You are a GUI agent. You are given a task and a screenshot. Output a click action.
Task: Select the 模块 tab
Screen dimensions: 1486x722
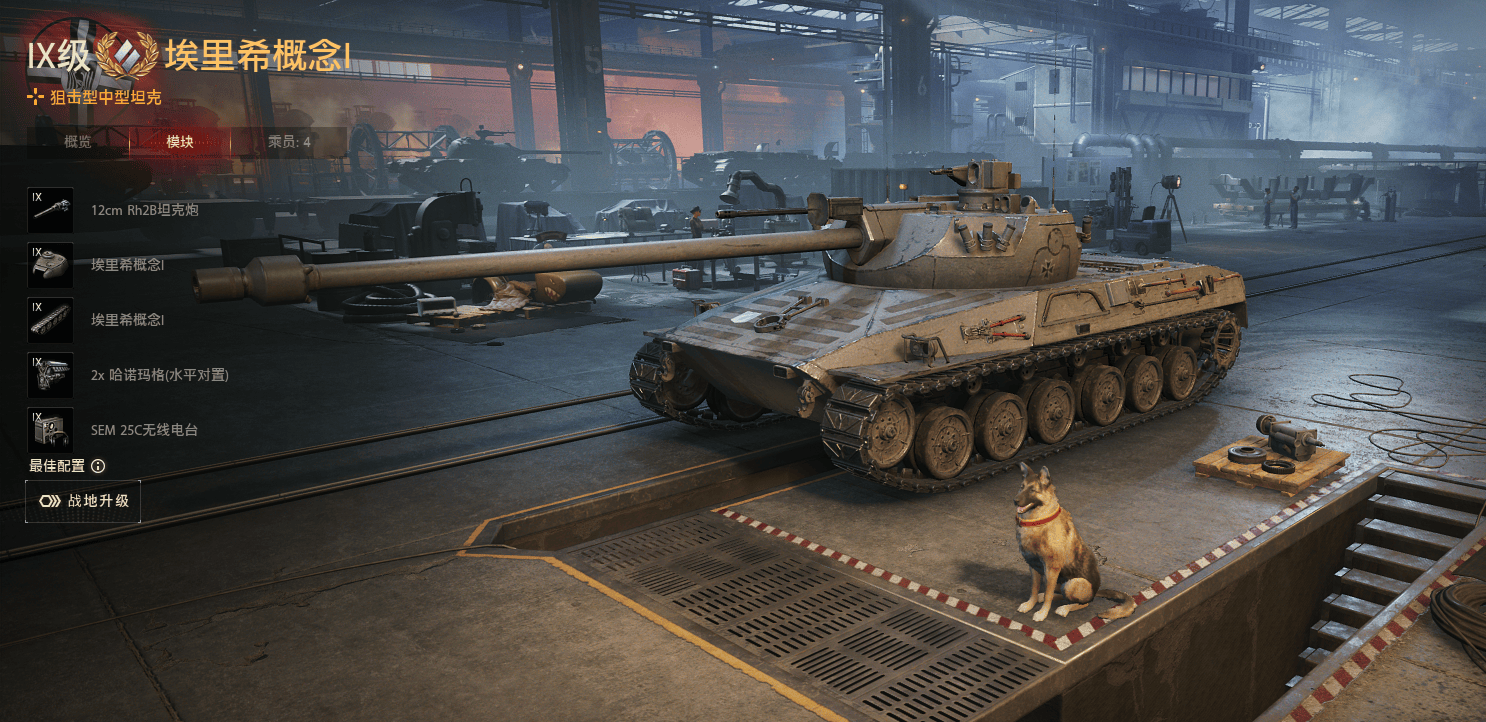pyautogui.click(x=180, y=142)
